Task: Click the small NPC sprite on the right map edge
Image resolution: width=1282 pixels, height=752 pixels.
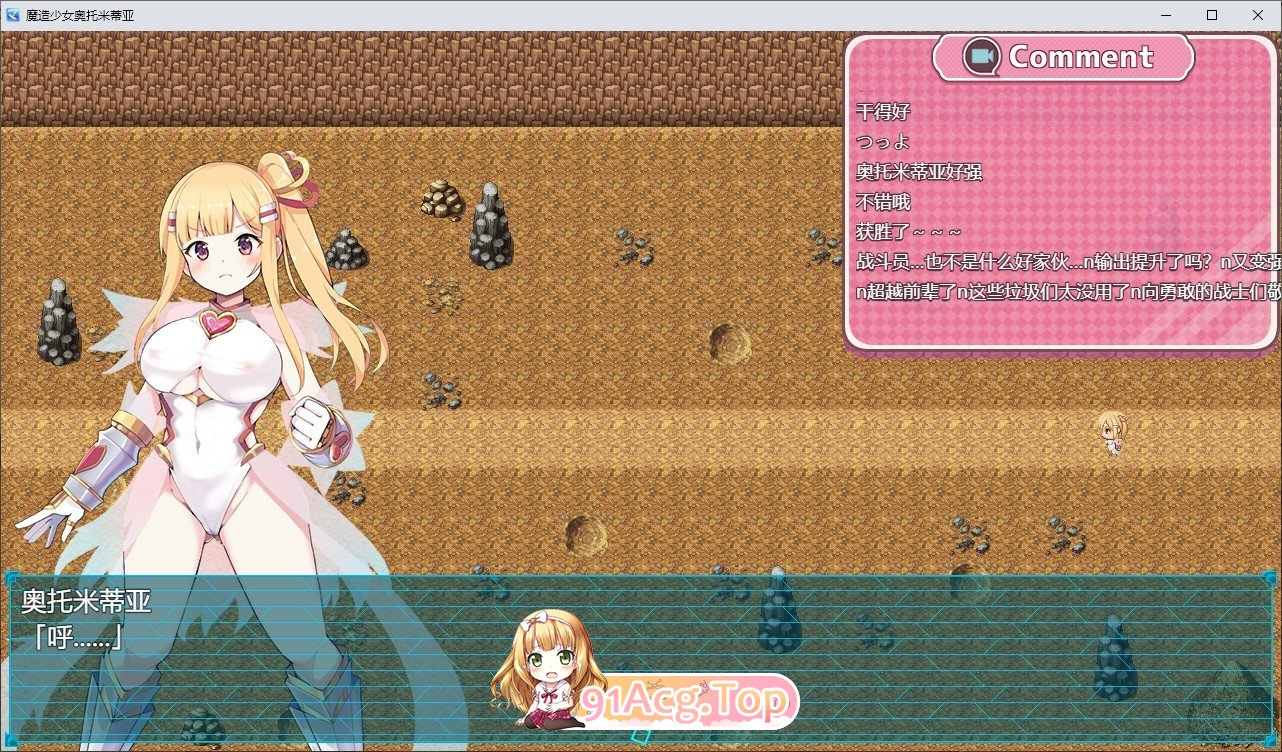Action: pyautogui.click(x=1113, y=436)
